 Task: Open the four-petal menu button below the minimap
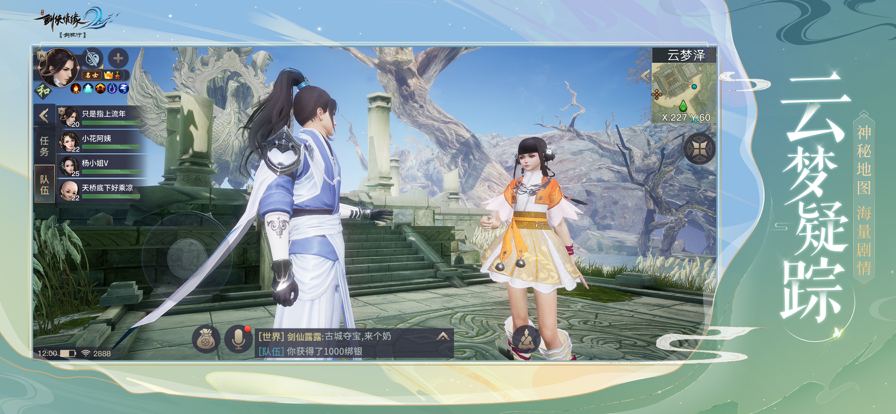coord(698,149)
